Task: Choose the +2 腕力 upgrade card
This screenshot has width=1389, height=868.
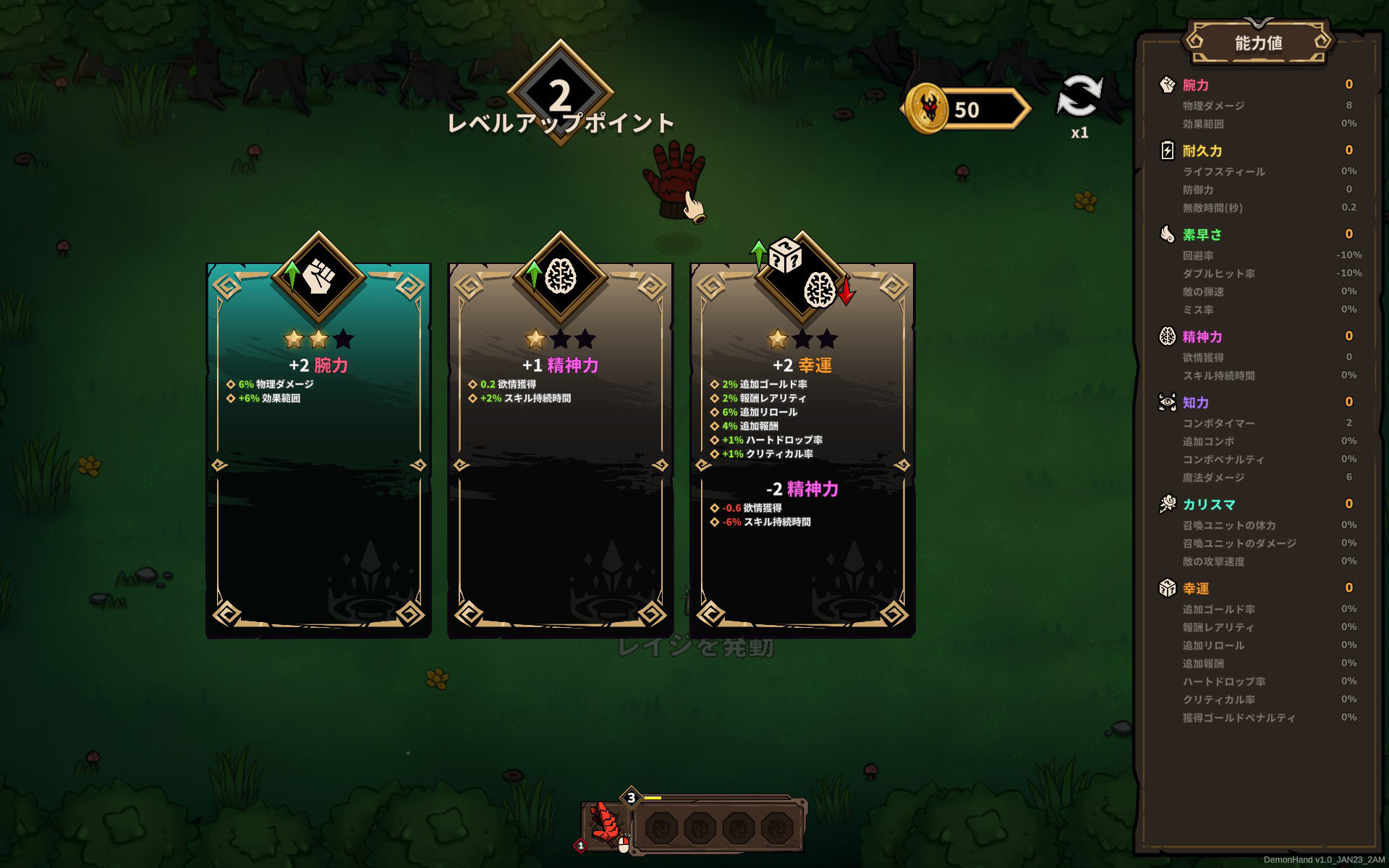Action: point(318,448)
